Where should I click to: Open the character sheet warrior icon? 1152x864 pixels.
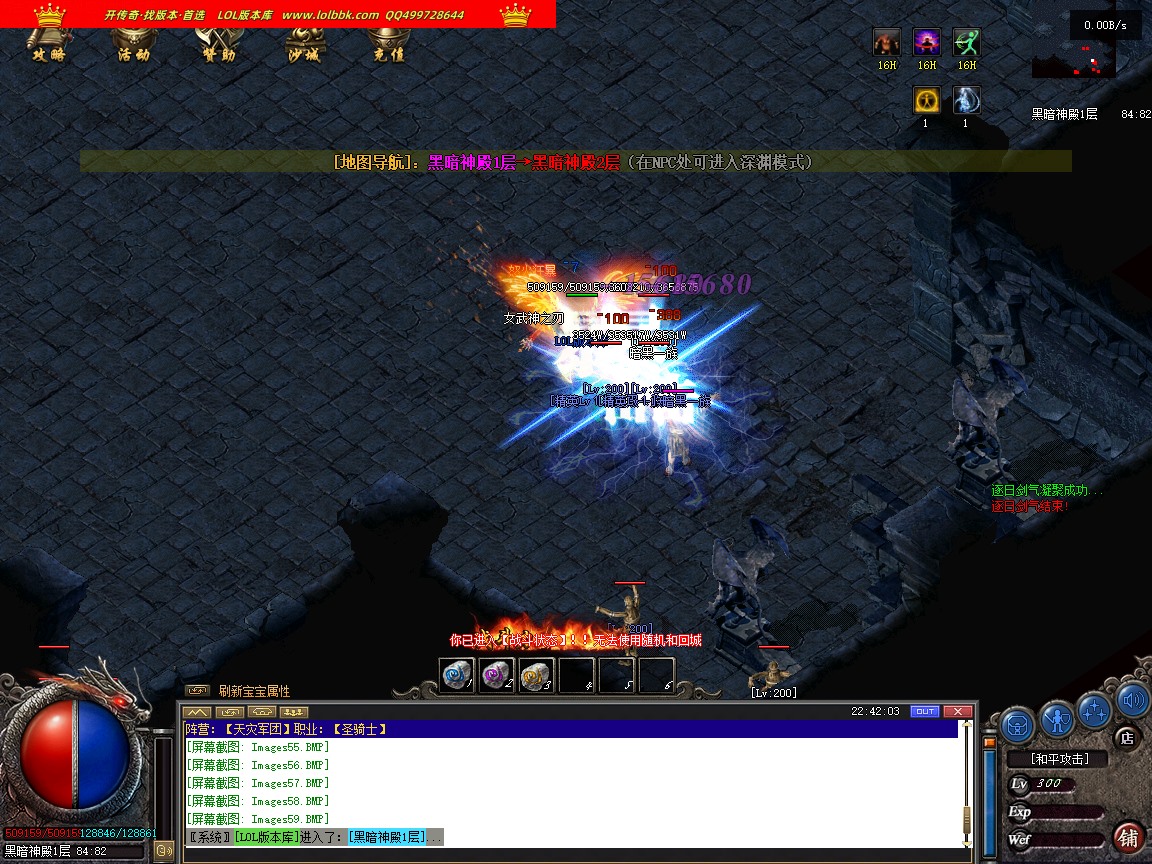(1056, 718)
